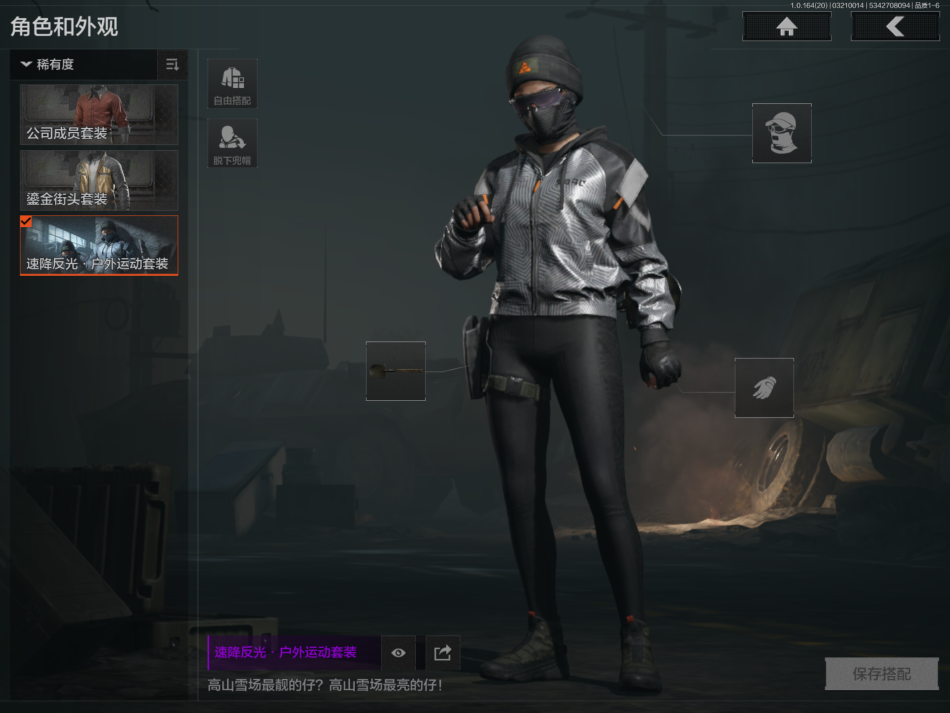
Task: Select the shovel melee weapon slot
Action: [x=395, y=371]
